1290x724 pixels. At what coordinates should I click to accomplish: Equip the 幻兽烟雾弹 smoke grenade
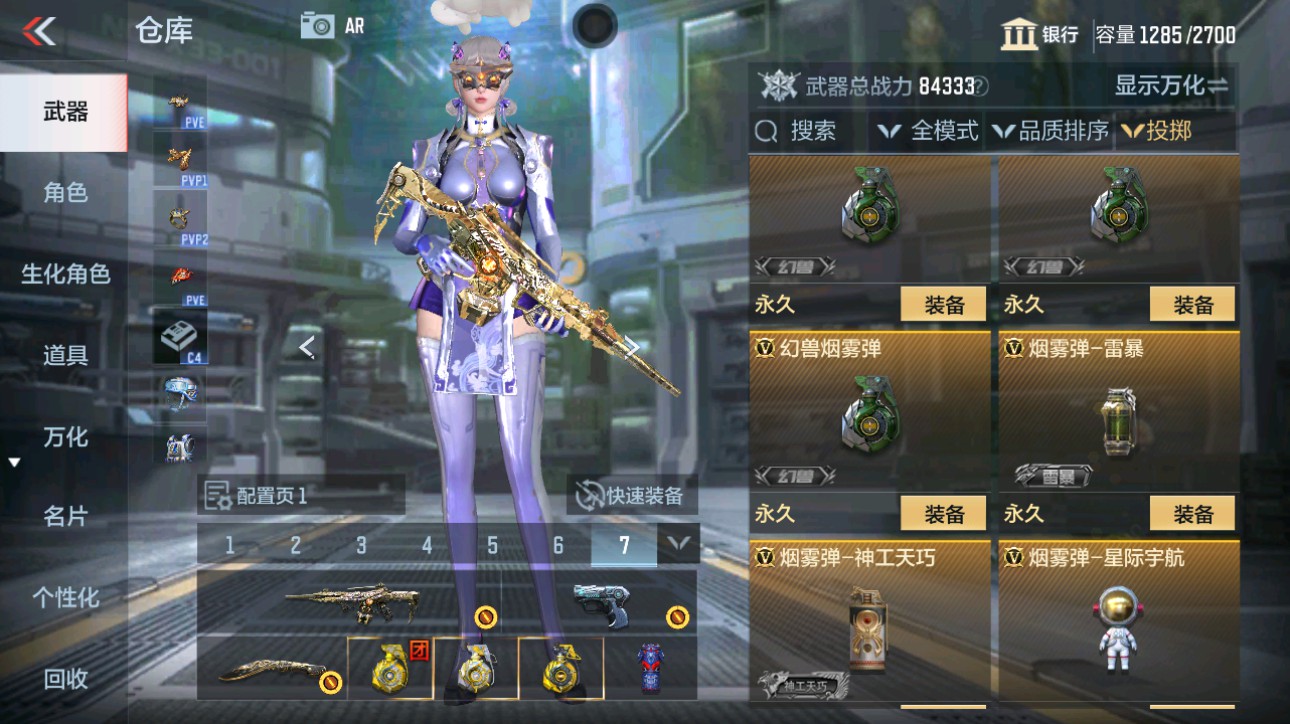pyautogui.click(x=941, y=512)
